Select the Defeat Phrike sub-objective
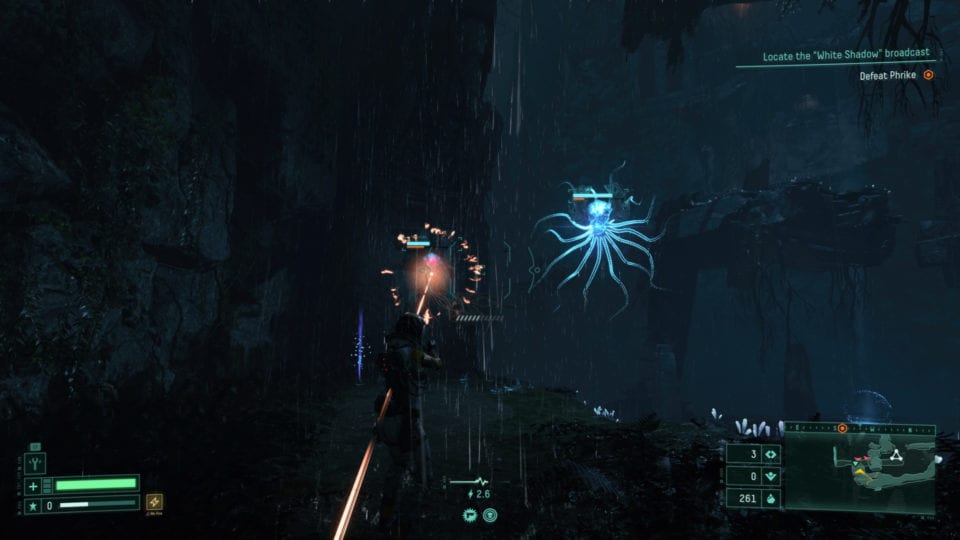The height and width of the screenshot is (540, 960). [888, 75]
